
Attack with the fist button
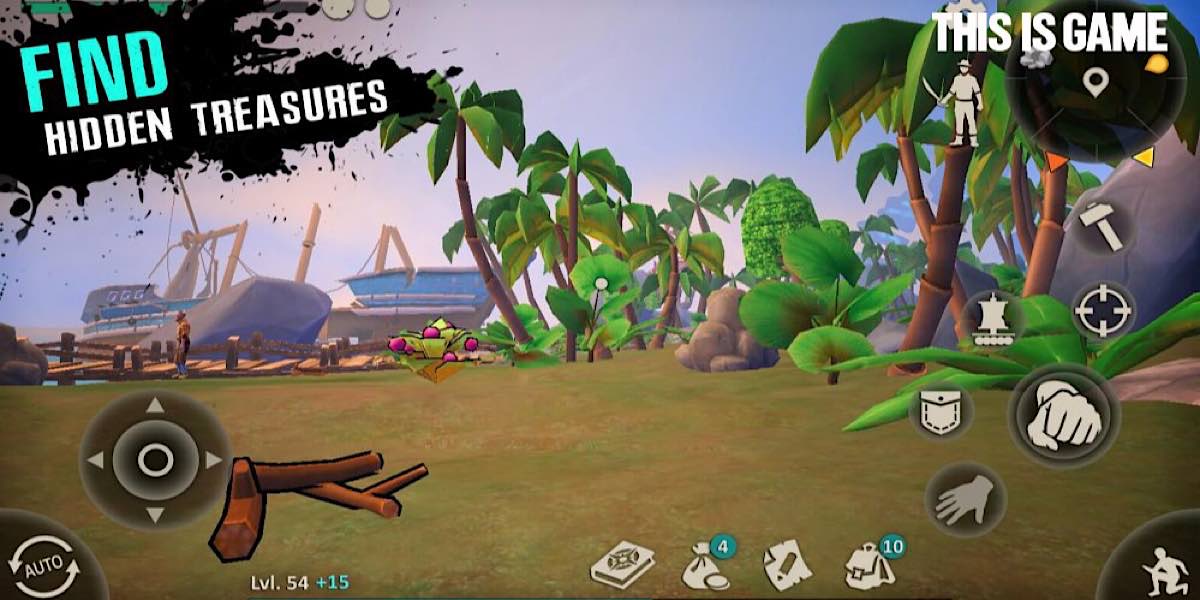1062,414
